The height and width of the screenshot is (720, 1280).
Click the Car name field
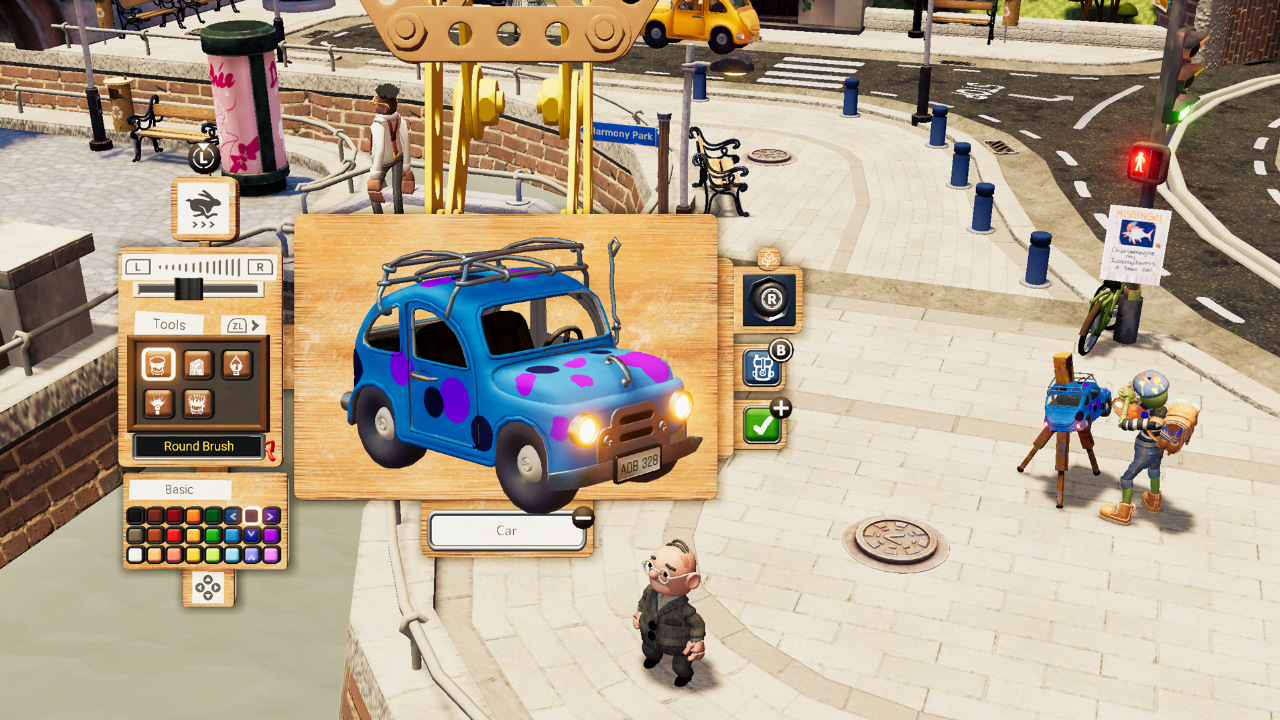[x=507, y=530]
